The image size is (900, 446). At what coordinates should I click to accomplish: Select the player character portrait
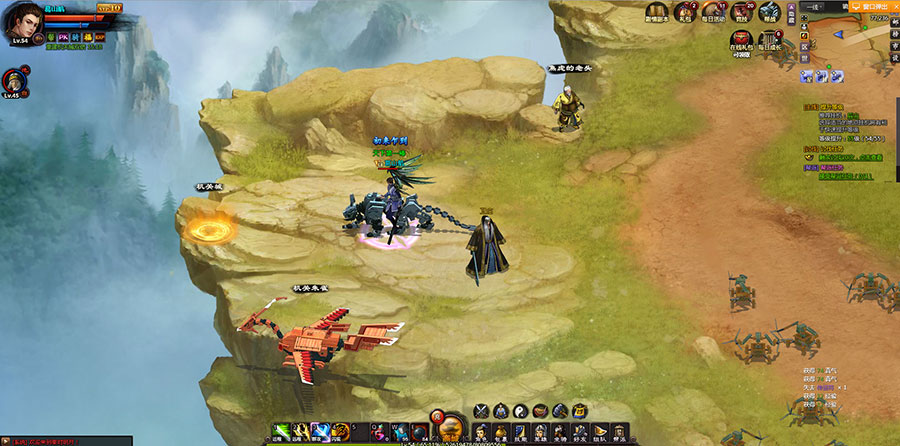[x=23, y=22]
